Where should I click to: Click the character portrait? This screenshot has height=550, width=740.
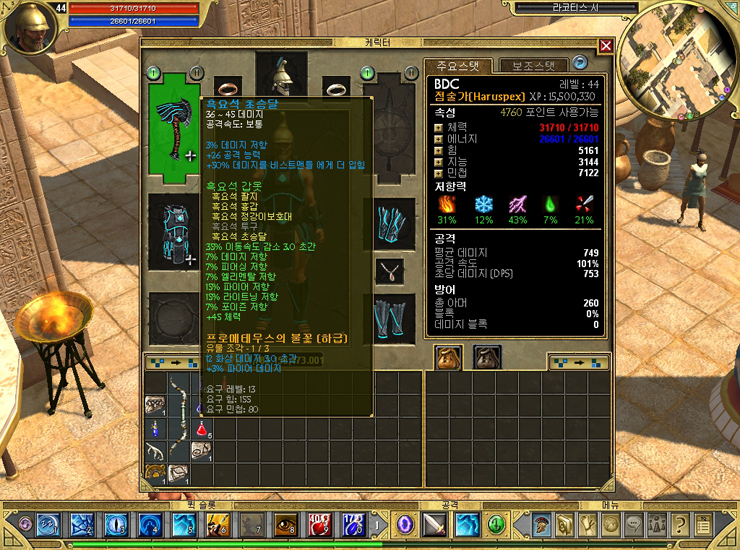click(27, 28)
